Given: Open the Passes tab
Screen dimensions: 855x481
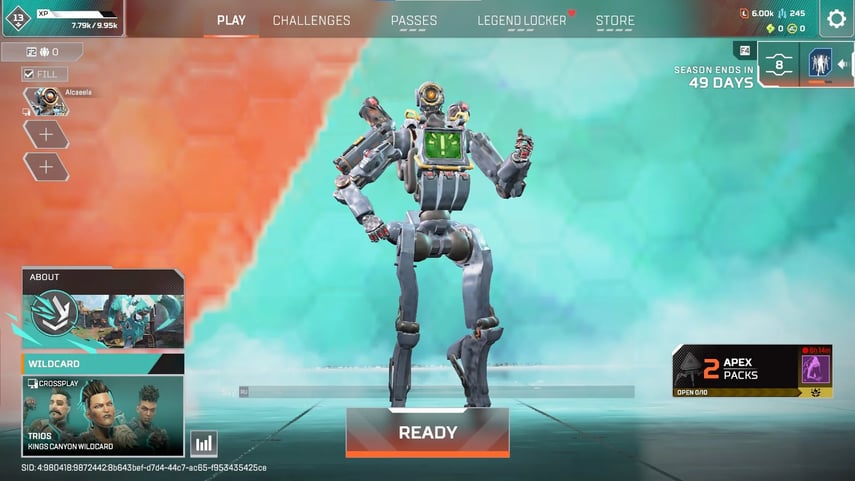Looking at the screenshot, I should click(x=414, y=20).
